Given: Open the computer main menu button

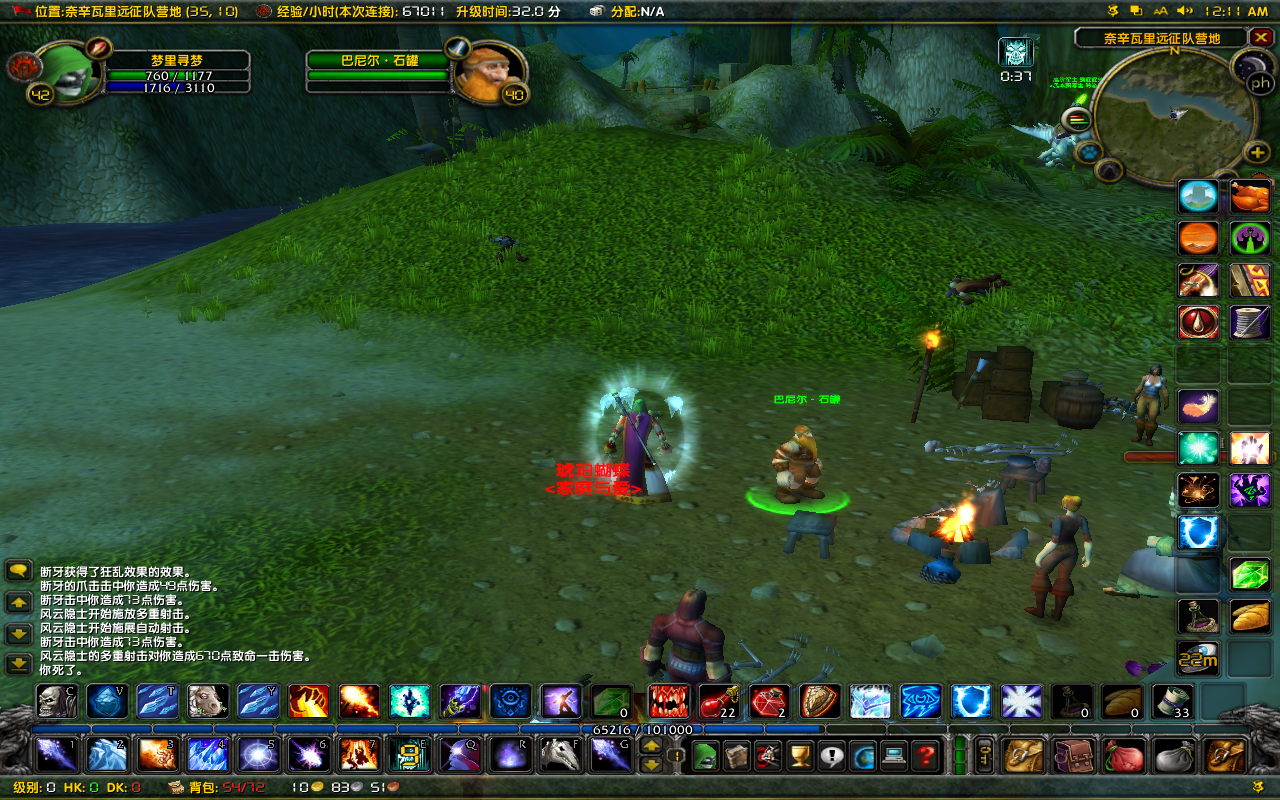Looking at the screenshot, I should tap(893, 755).
